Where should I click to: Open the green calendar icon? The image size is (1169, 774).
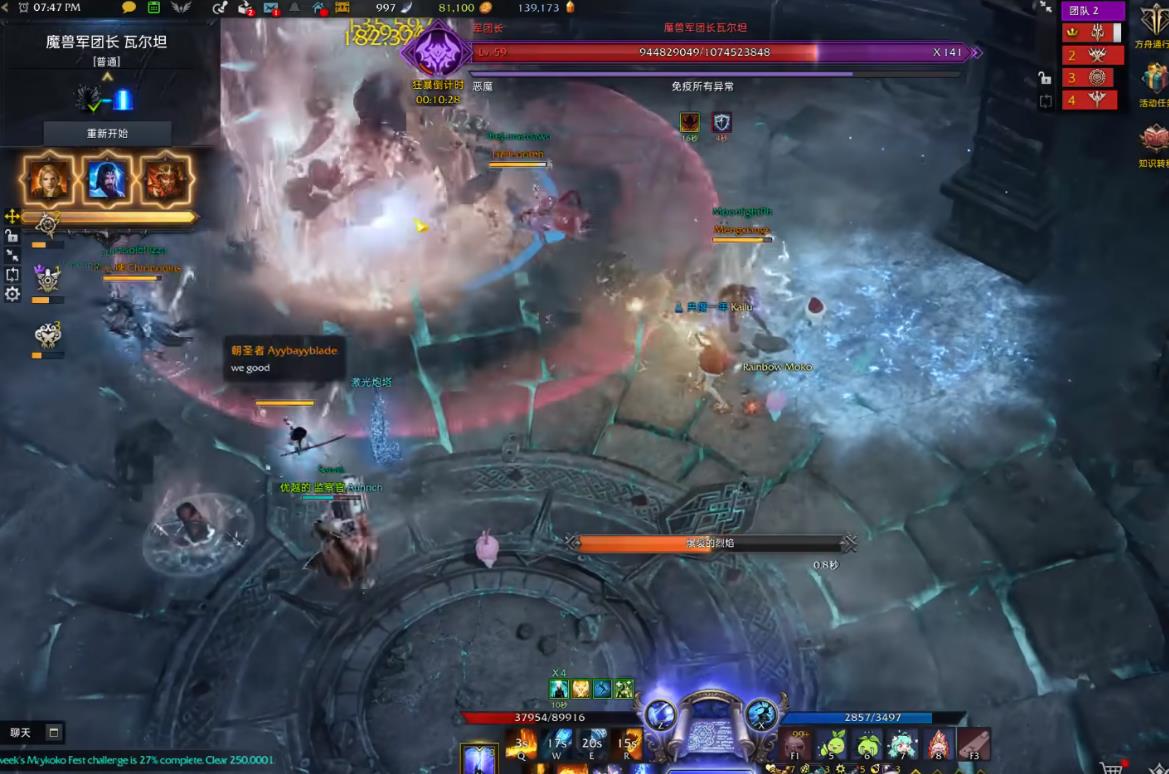click(x=153, y=8)
